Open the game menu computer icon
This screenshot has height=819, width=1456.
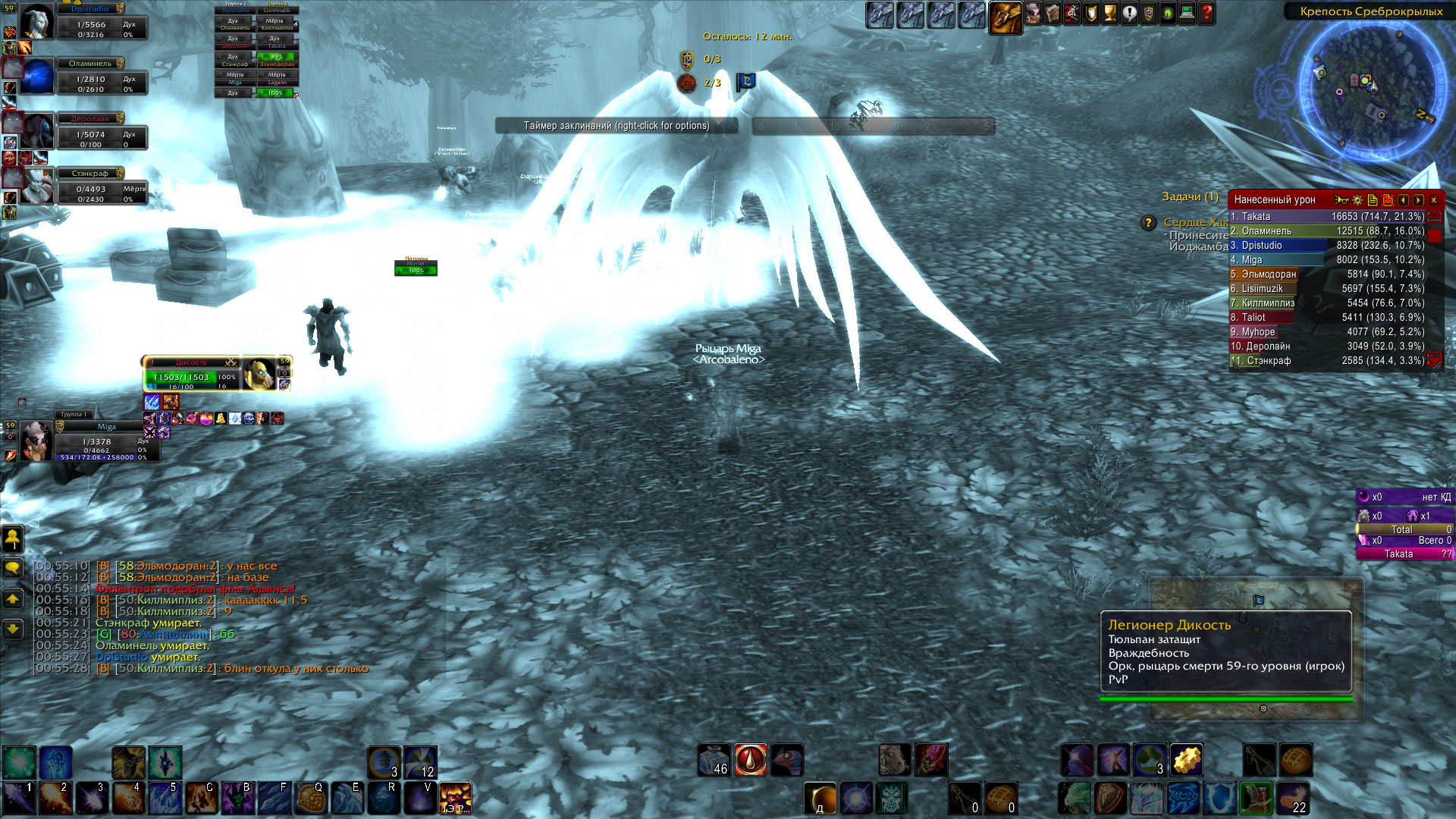tap(1187, 13)
